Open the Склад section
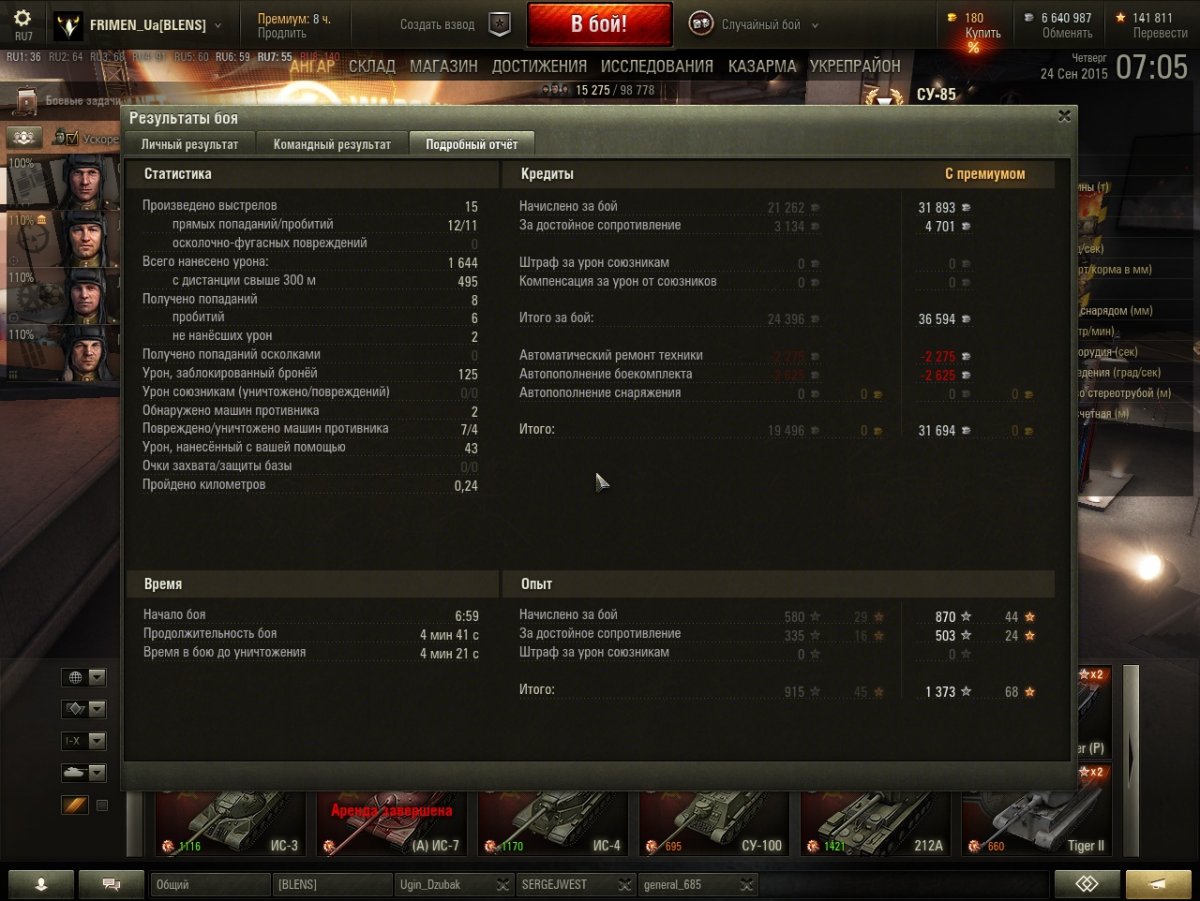The height and width of the screenshot is (901, 1200). point(372,66)
